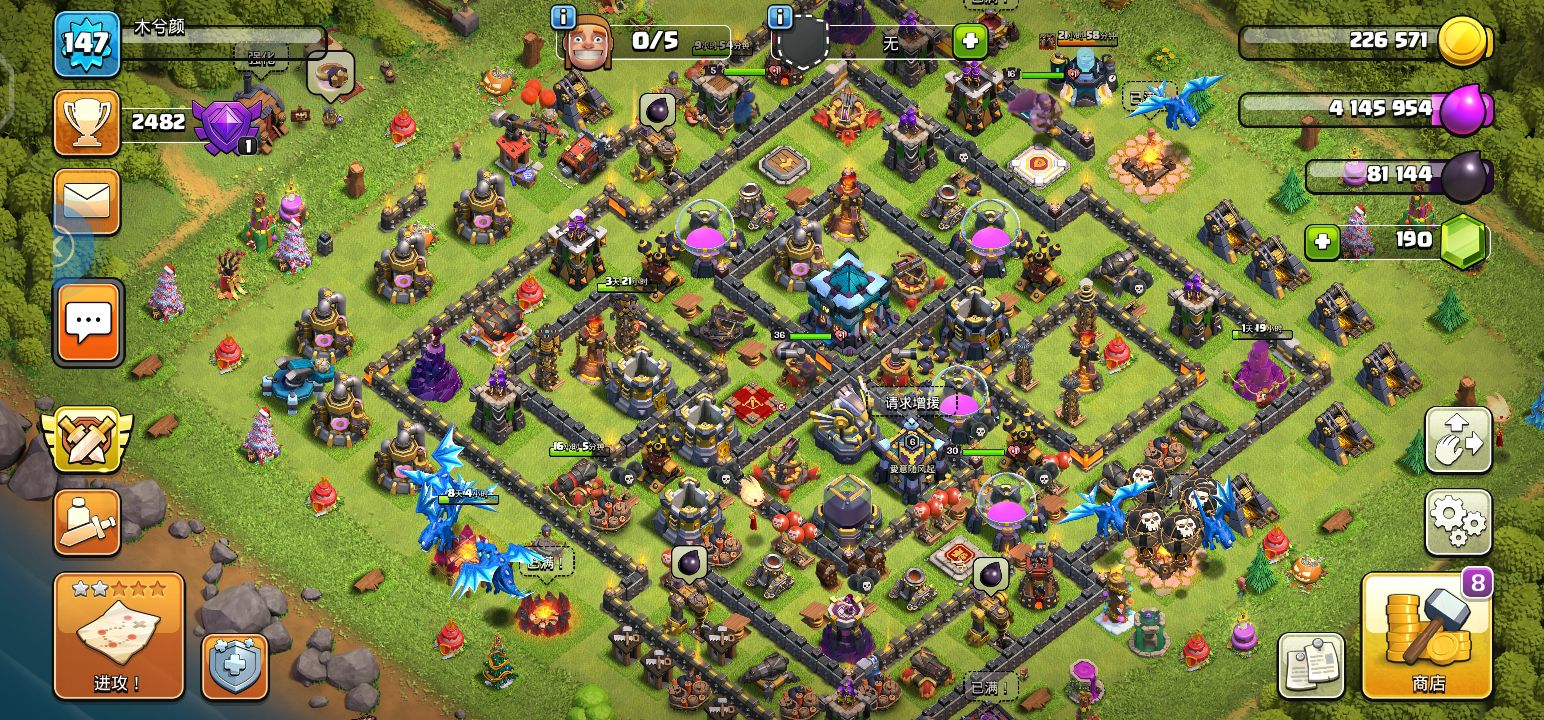Click the builder info button
This screenshot has width=1544, height=720.
point(563,17)
